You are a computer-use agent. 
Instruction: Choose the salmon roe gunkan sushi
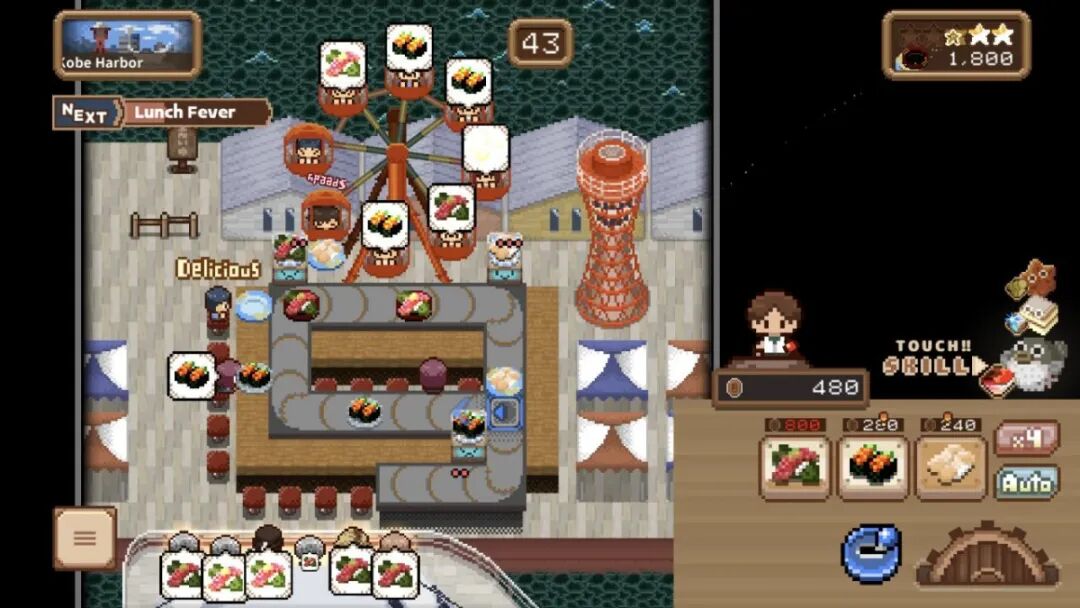[x=872, y=467]
